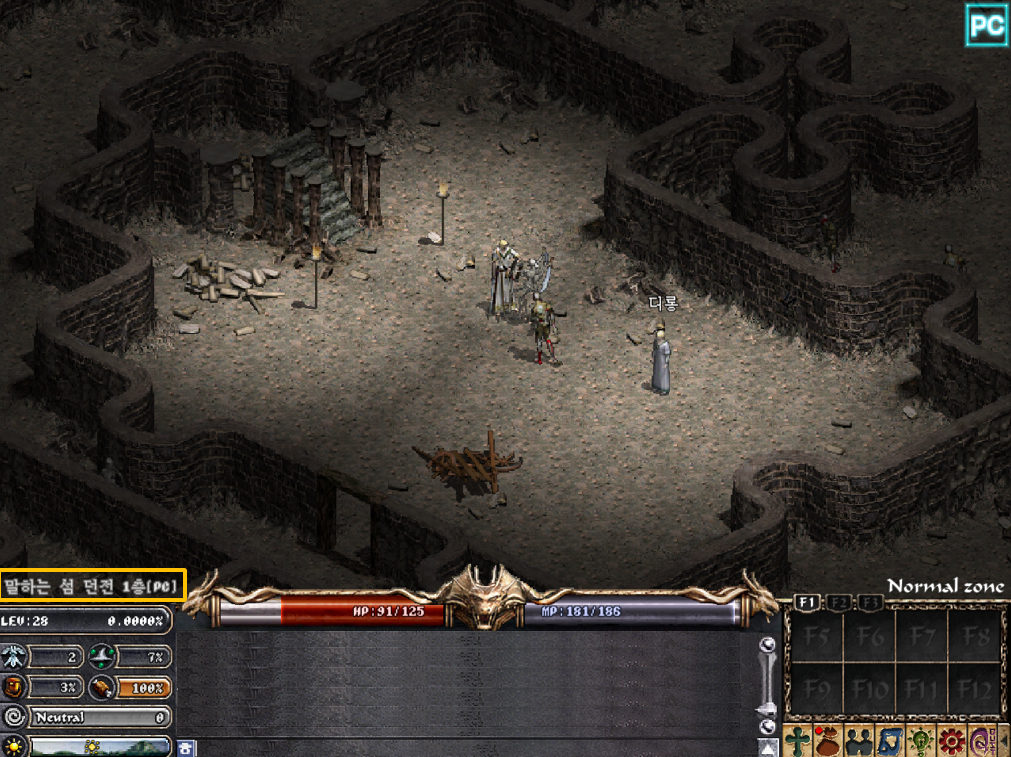Select the F12 hotkey slot

pos(975,690)
